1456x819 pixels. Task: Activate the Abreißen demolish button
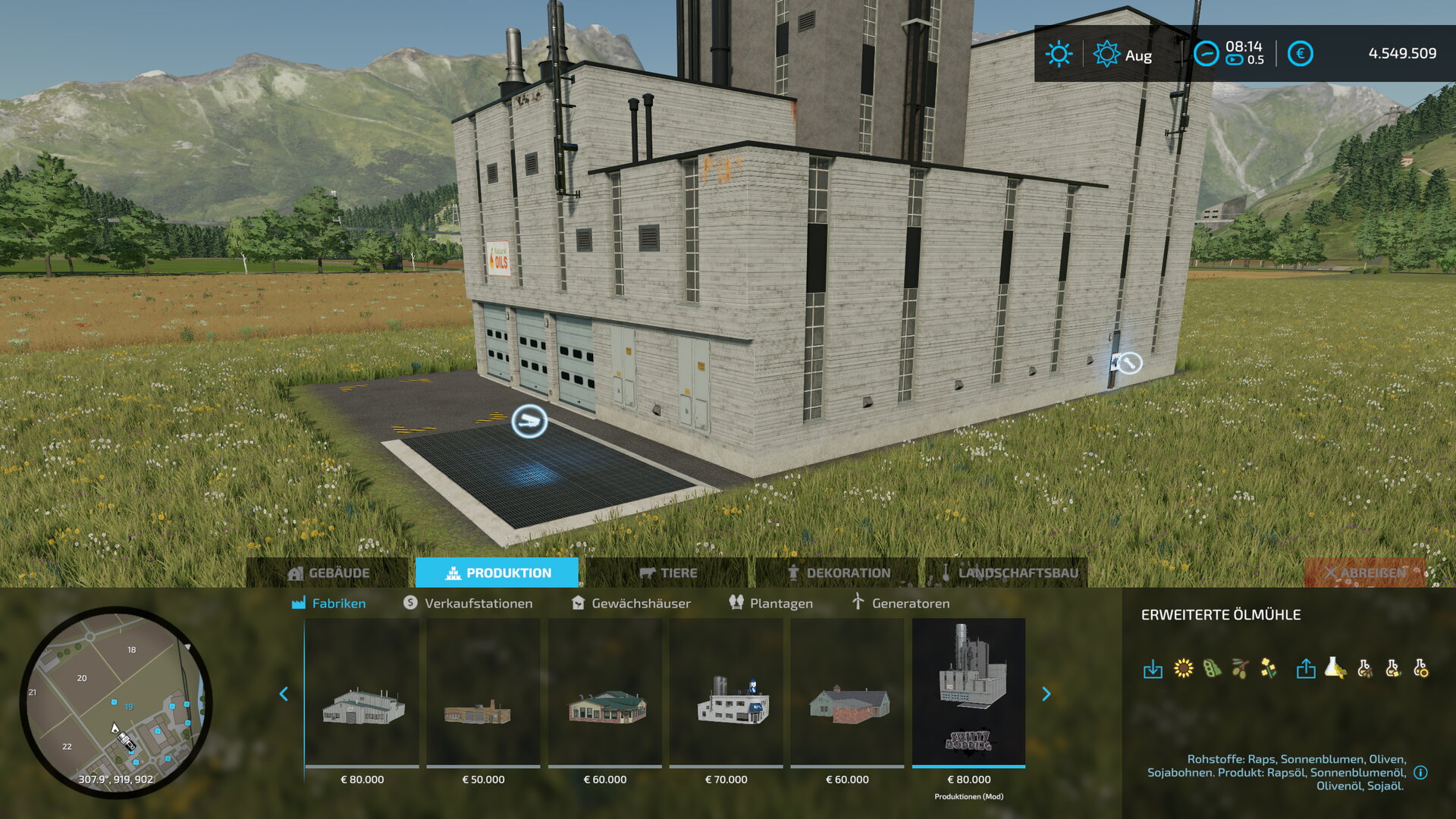point(1364,573)
